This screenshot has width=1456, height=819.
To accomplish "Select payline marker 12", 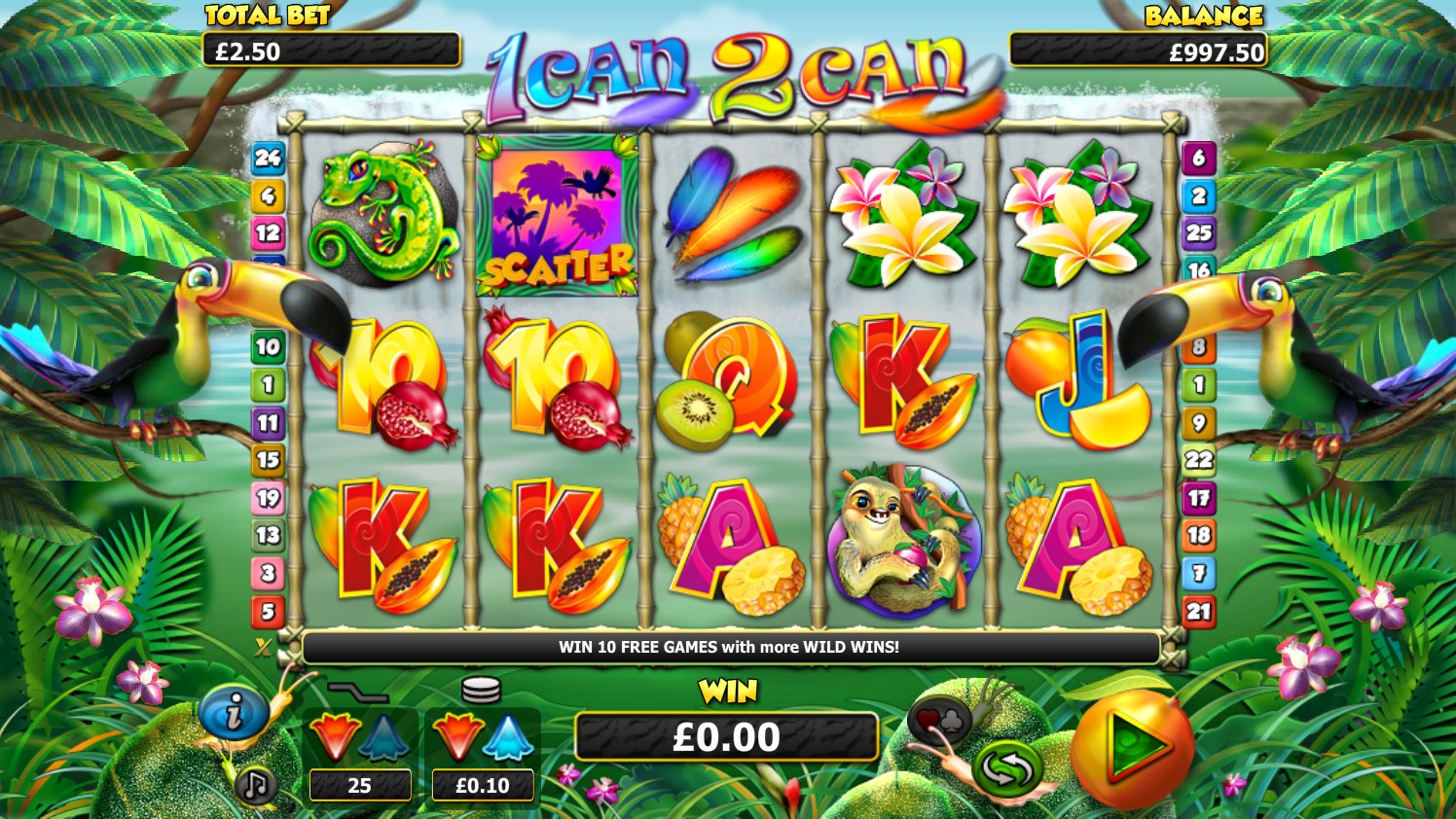I will point(268,233).
